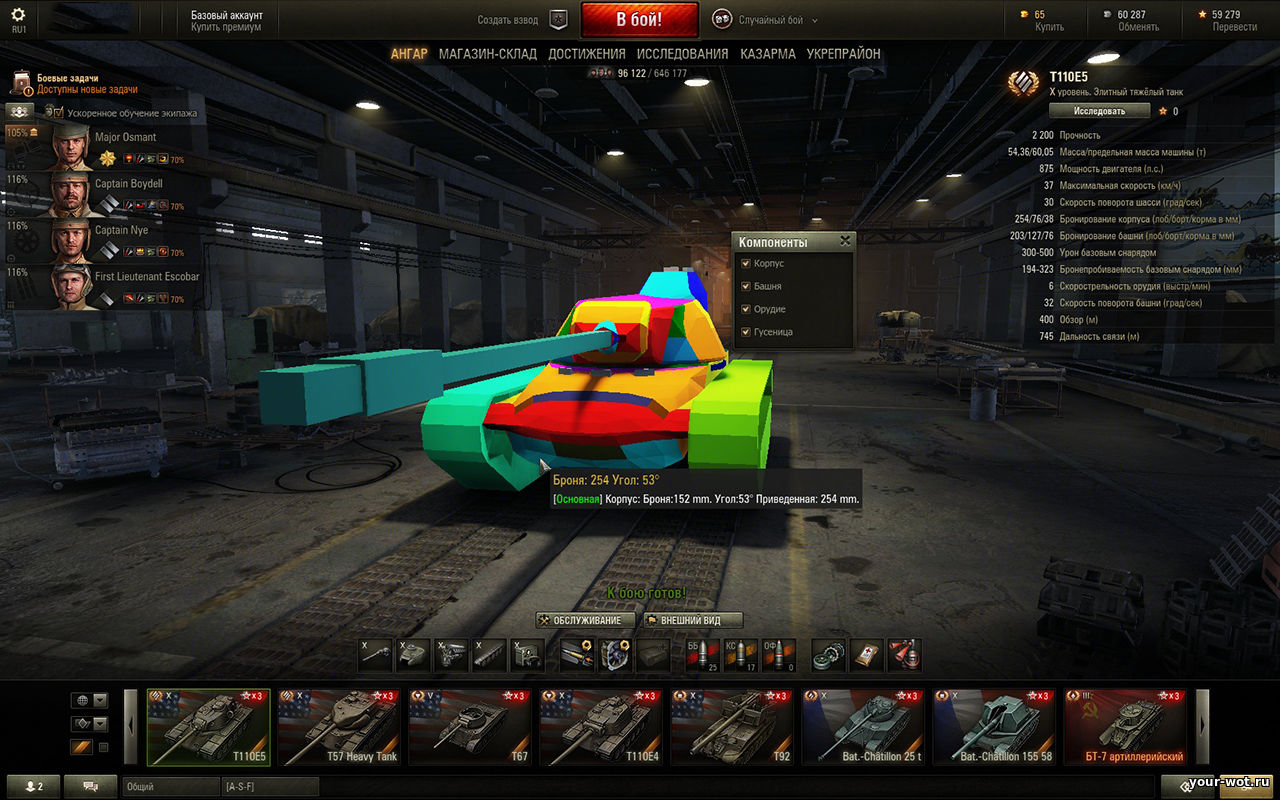Click the Общий chat input field
Image resolution: width=1280 pixels, height=800 pixels.
170,787
